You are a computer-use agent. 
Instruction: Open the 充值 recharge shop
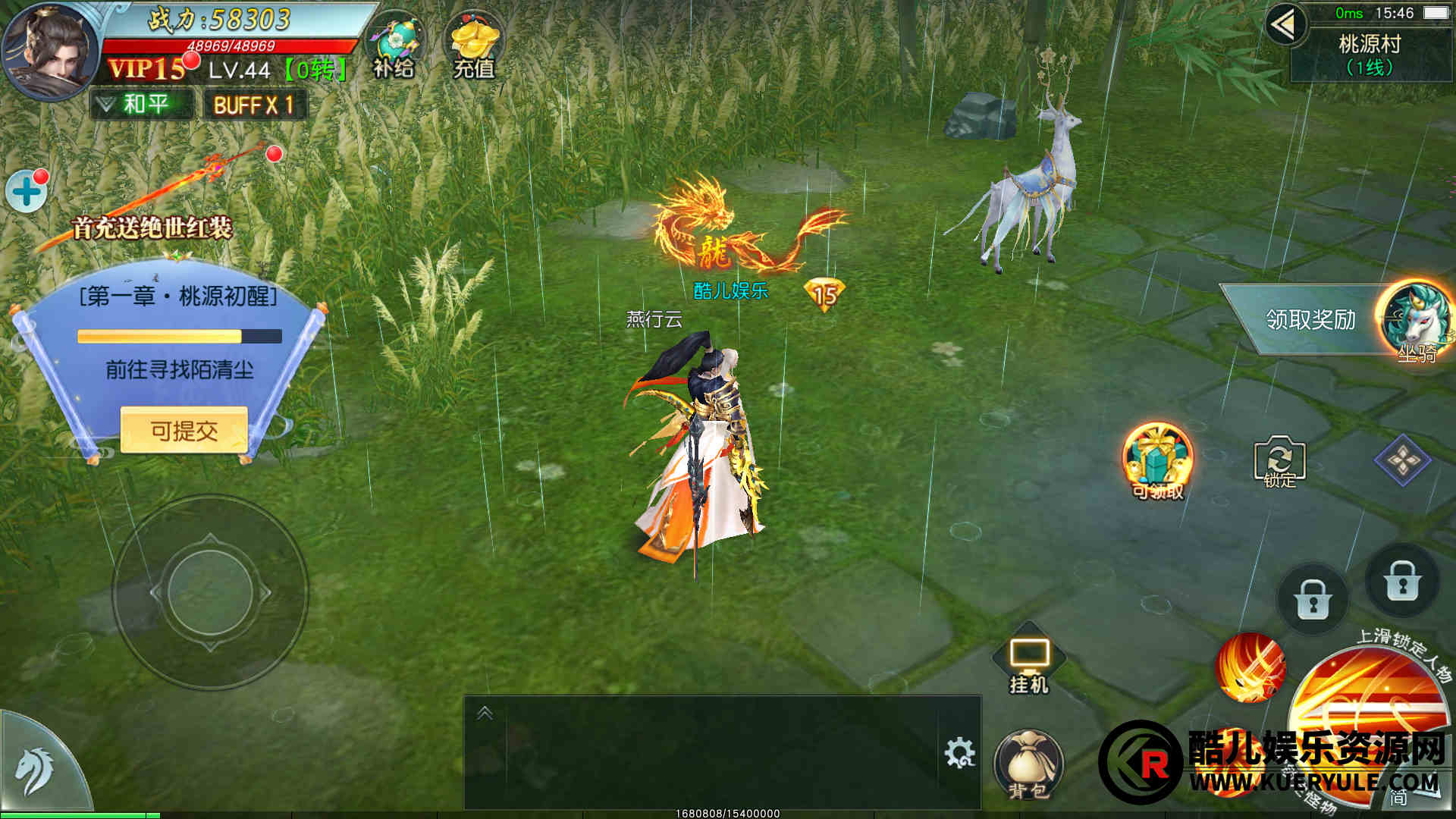pos(473,47)
